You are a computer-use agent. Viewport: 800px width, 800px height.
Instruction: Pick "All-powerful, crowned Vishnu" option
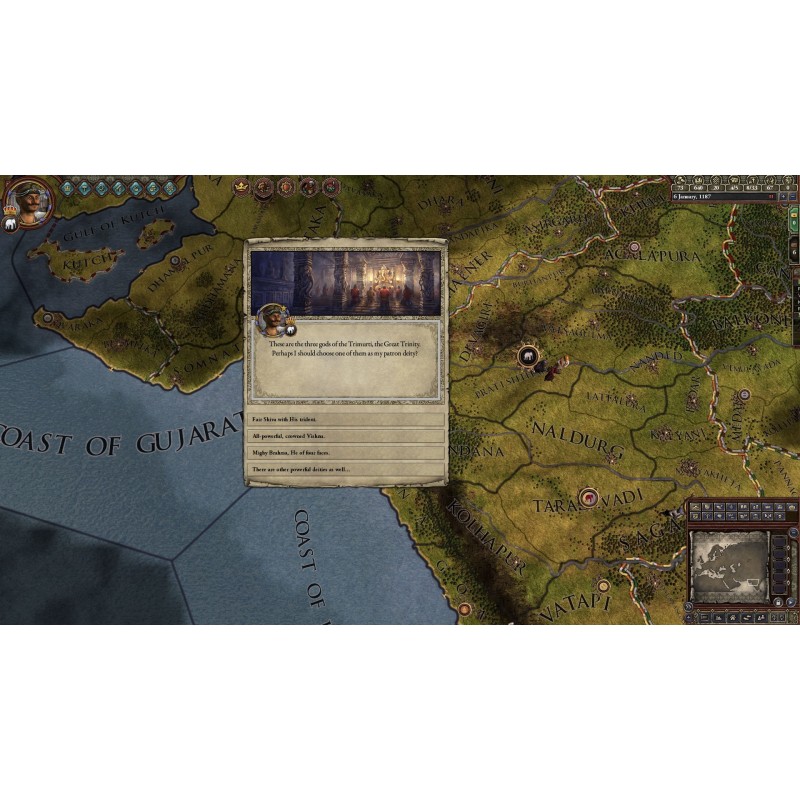click(x=346, y=437)
